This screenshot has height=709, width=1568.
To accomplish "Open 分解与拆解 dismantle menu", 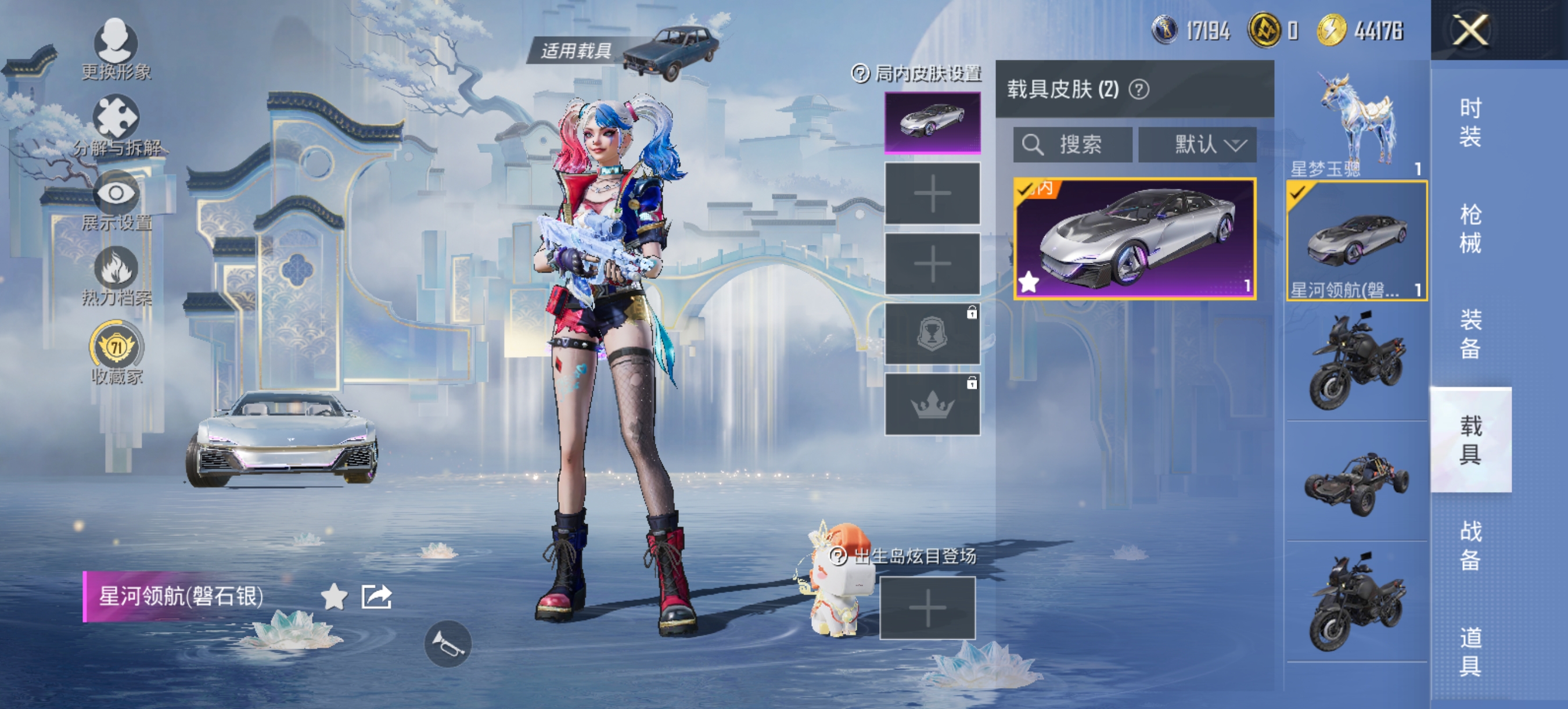I will pyautogui.click(x=116, y=126).
